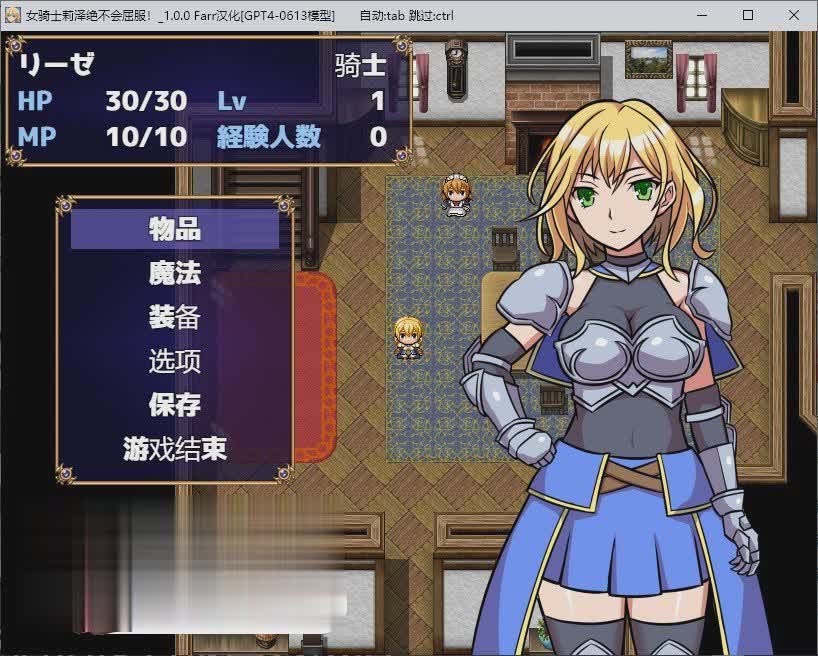Open 选项 (Options) settings
Viewport: 818px width, 656px height.
coord(175,361)
